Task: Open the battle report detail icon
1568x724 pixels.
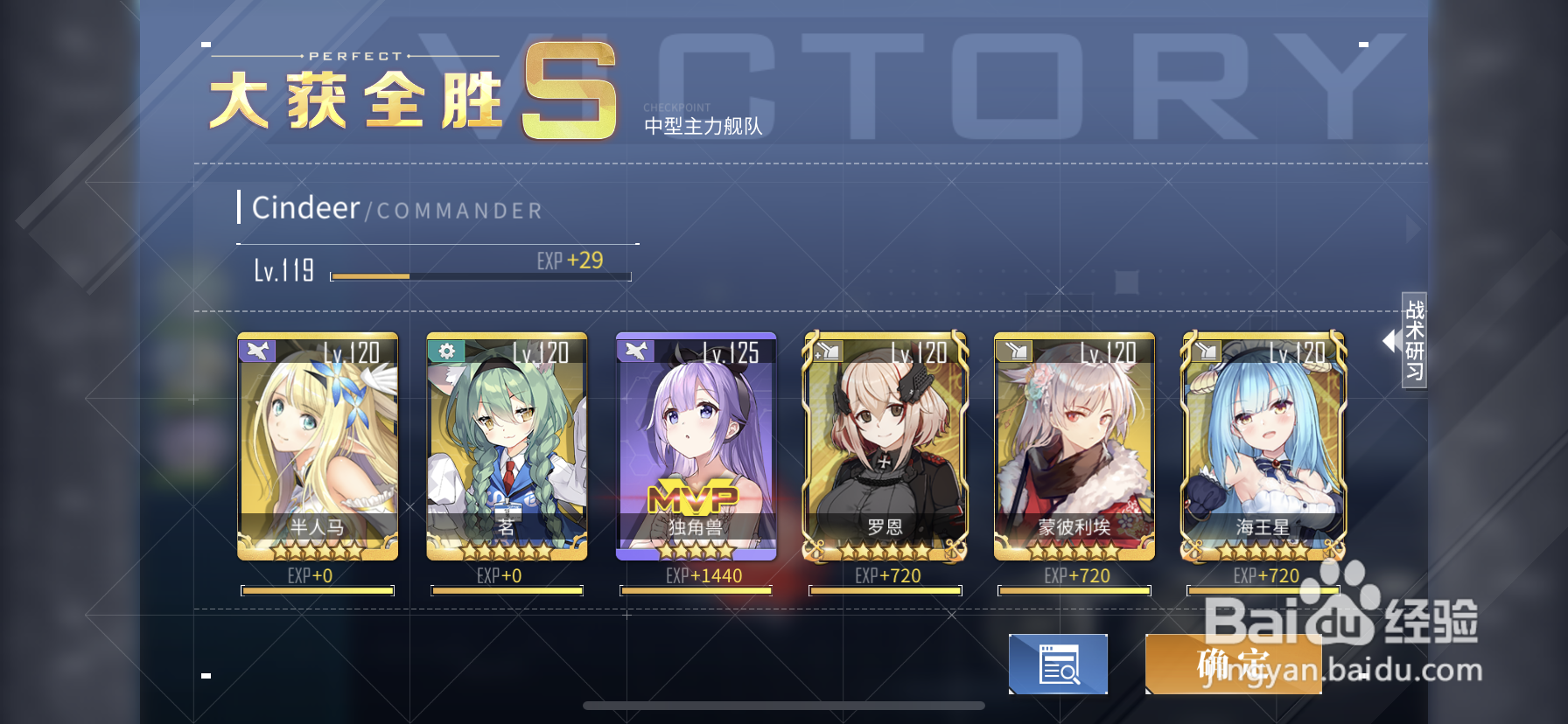Action: click(x=1058, y=665)
